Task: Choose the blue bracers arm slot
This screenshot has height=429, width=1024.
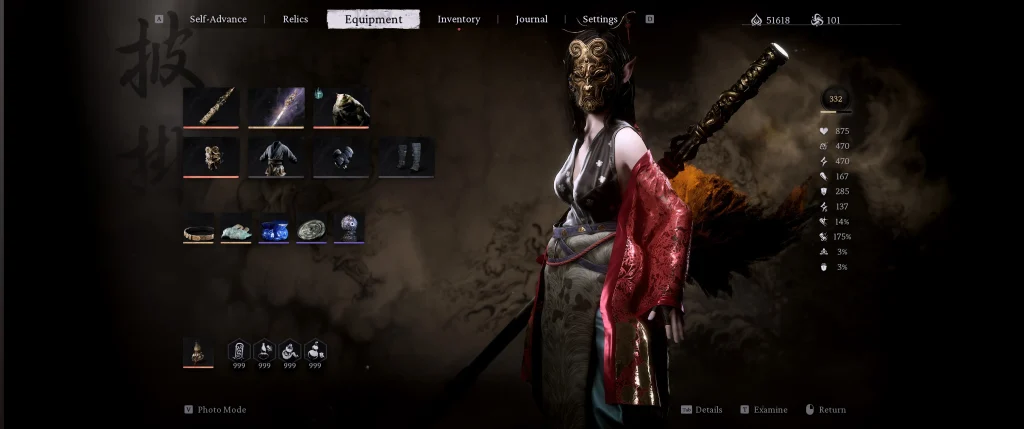Action: [x=341, y=157]
